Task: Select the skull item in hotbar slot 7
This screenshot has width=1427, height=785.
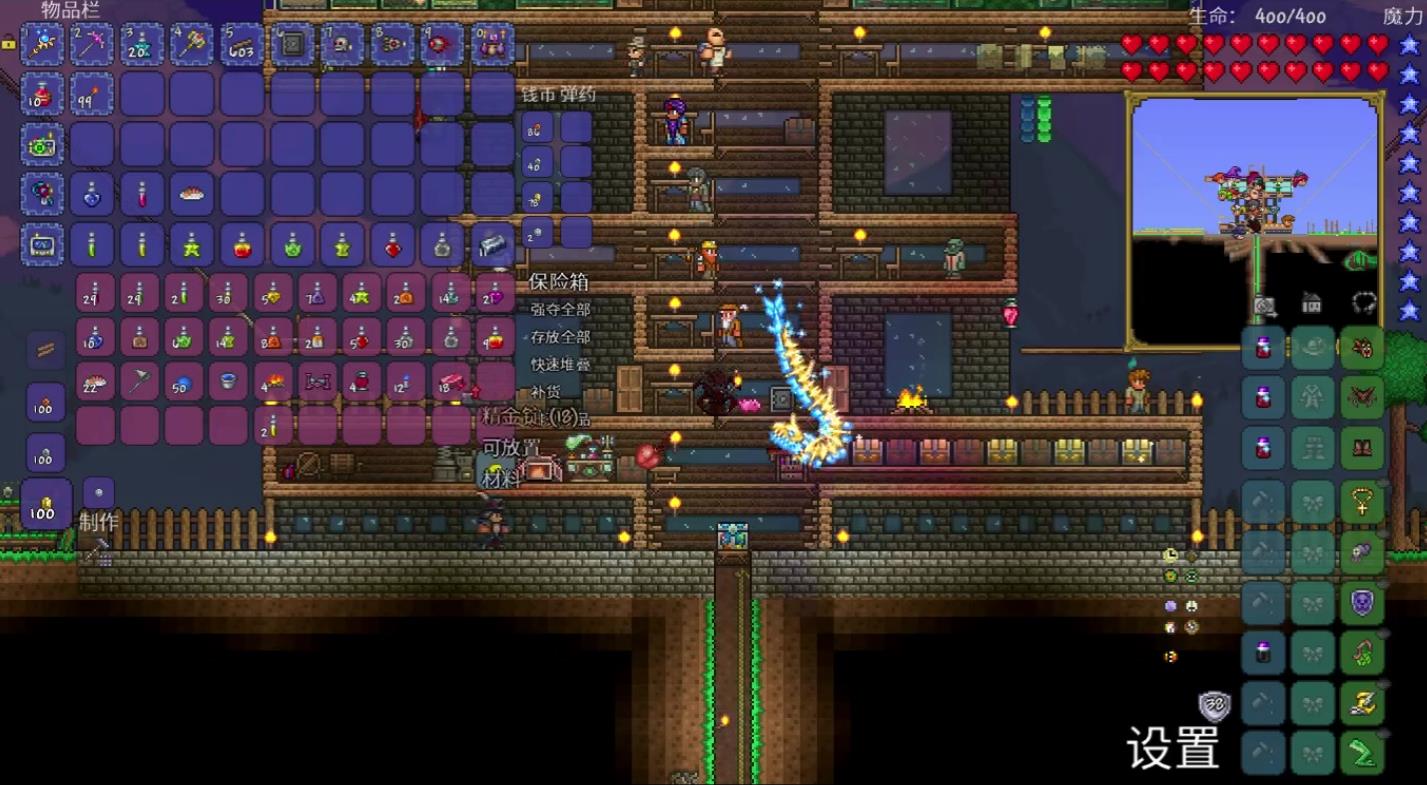Action: click(342, 44)
